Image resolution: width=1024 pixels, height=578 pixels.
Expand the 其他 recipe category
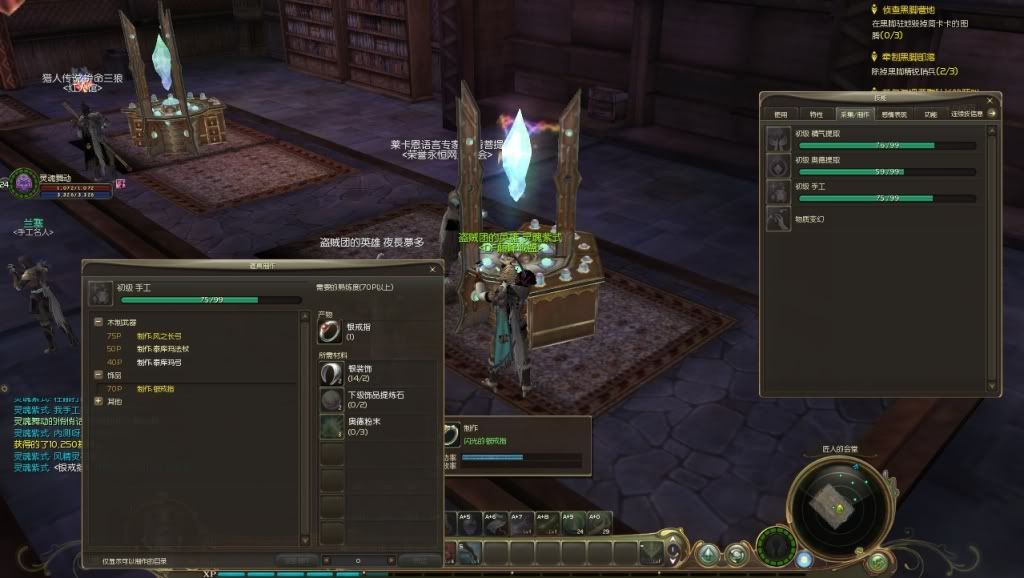[99, 401]
